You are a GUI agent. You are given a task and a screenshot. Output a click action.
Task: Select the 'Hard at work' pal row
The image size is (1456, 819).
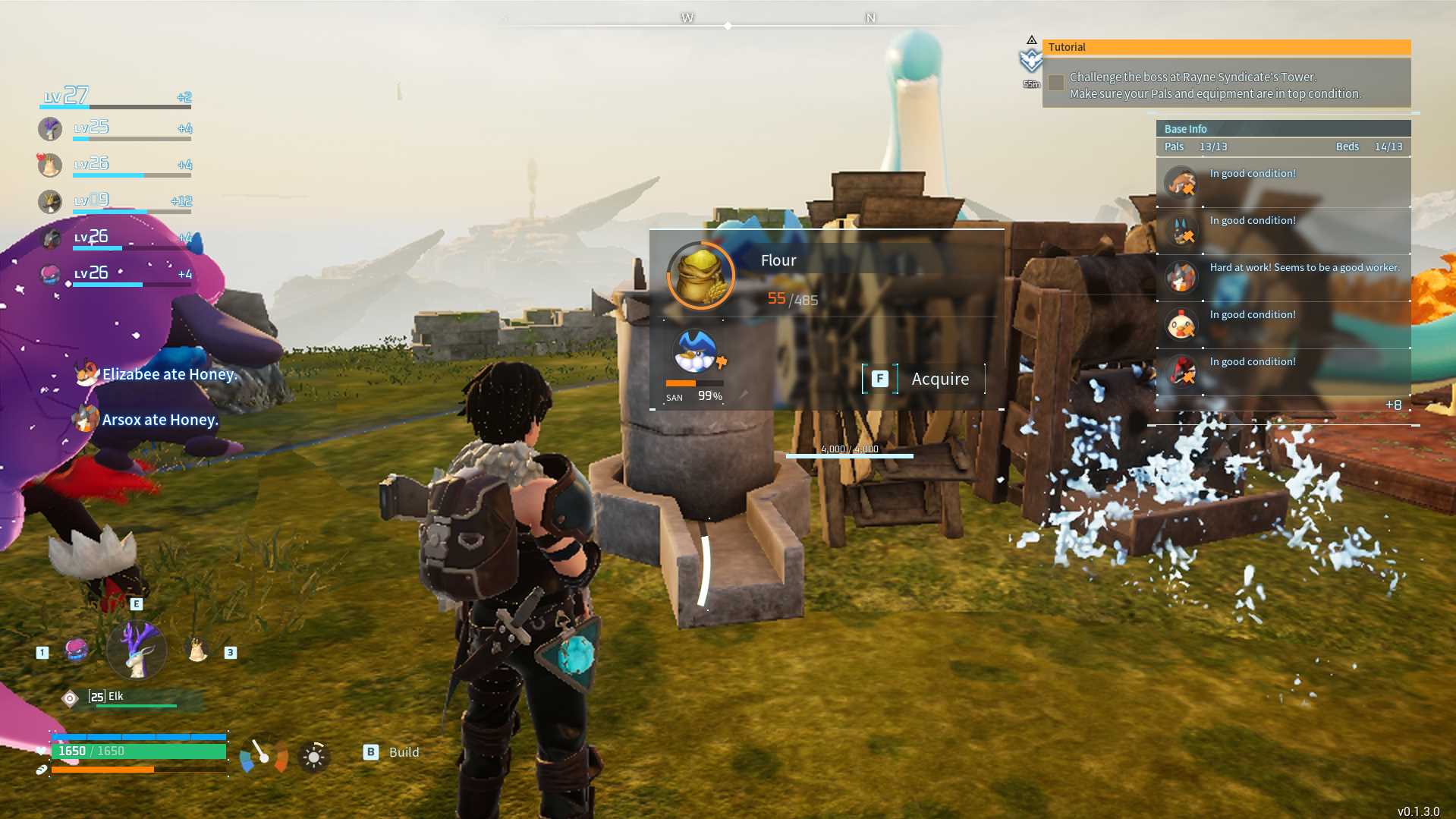(1283, 278)
